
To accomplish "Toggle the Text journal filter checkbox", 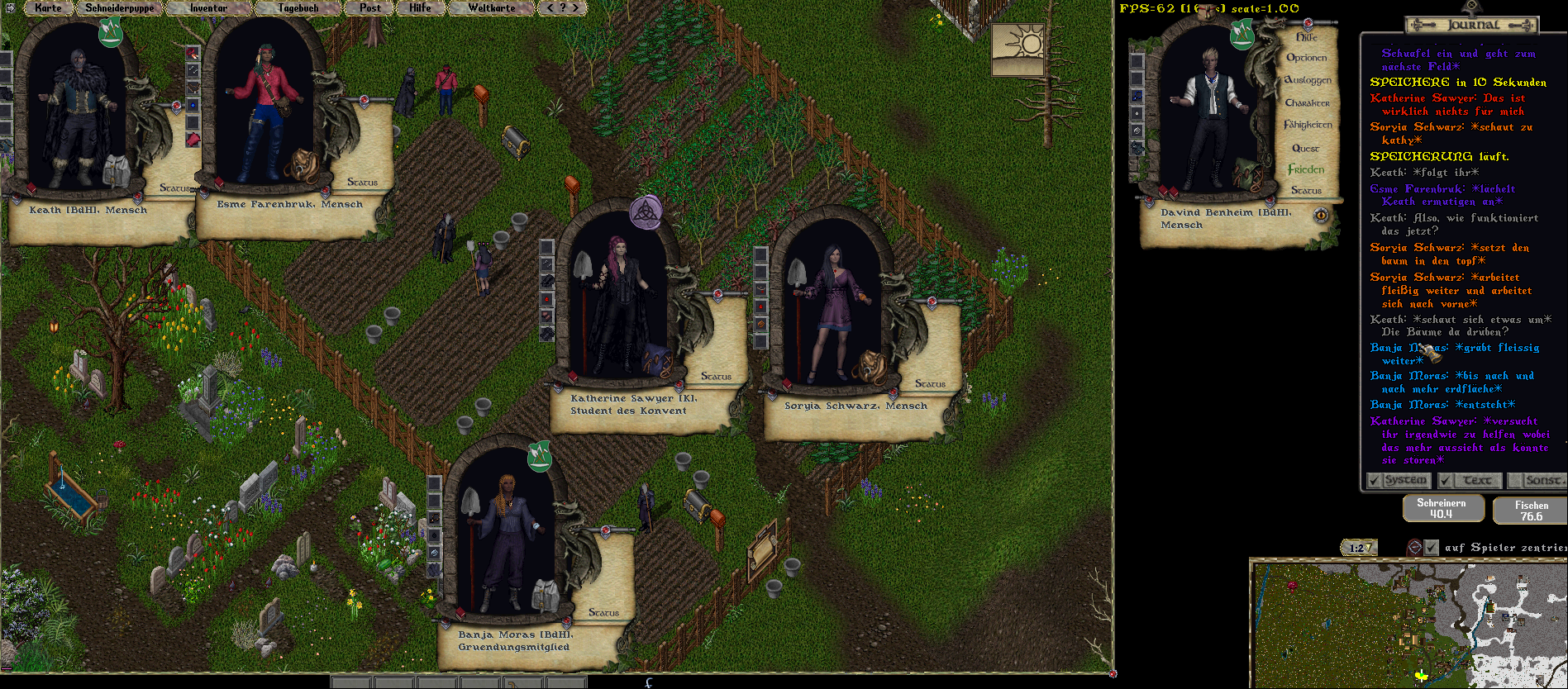I will 1446,480.
